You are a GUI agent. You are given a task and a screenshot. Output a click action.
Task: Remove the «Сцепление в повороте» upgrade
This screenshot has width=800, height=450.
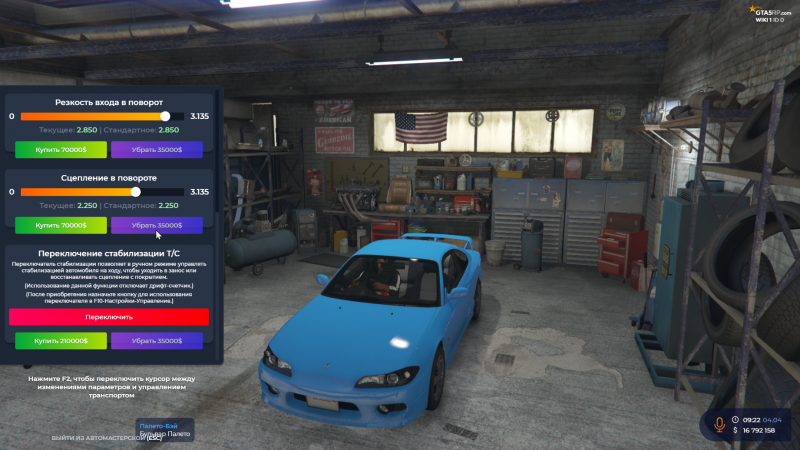click(156, 225)
